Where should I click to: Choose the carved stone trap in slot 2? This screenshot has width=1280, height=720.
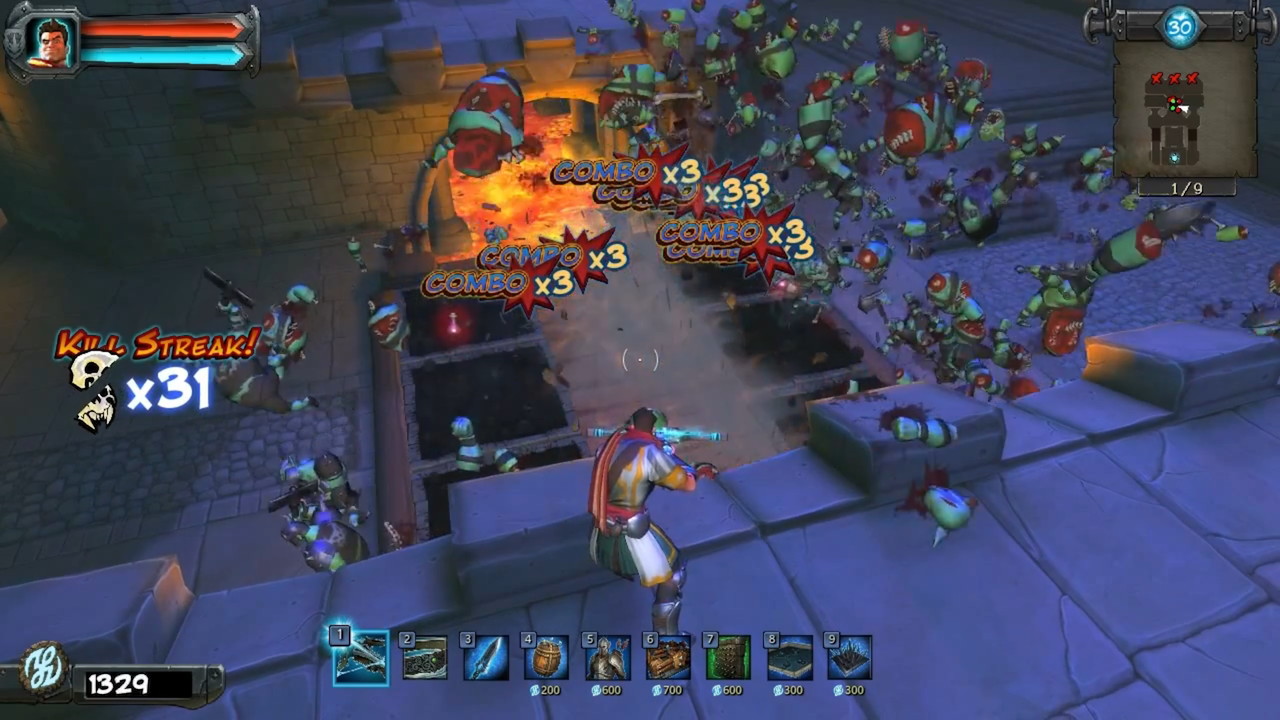[425, 658]
